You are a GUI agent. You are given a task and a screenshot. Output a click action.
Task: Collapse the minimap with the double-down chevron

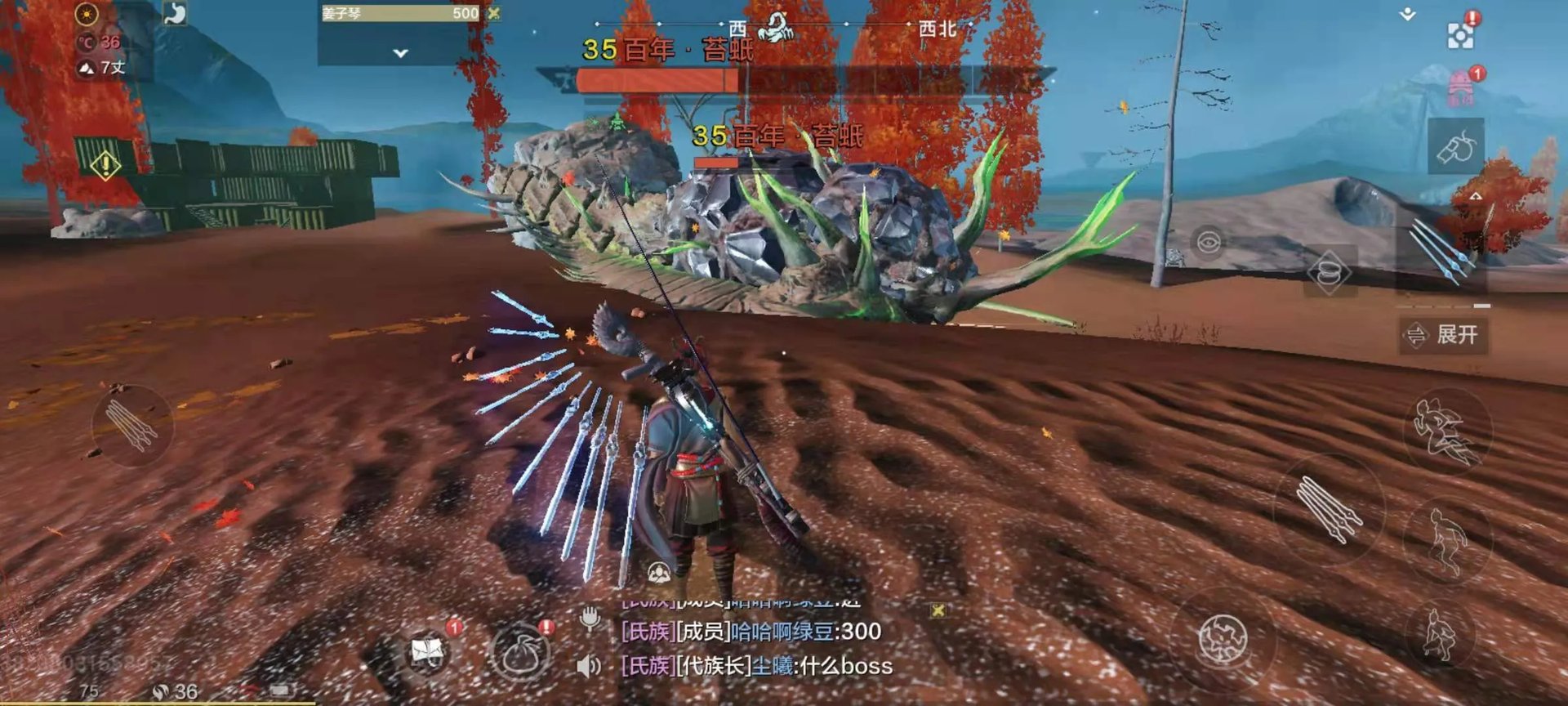[x=1406, y=13]
